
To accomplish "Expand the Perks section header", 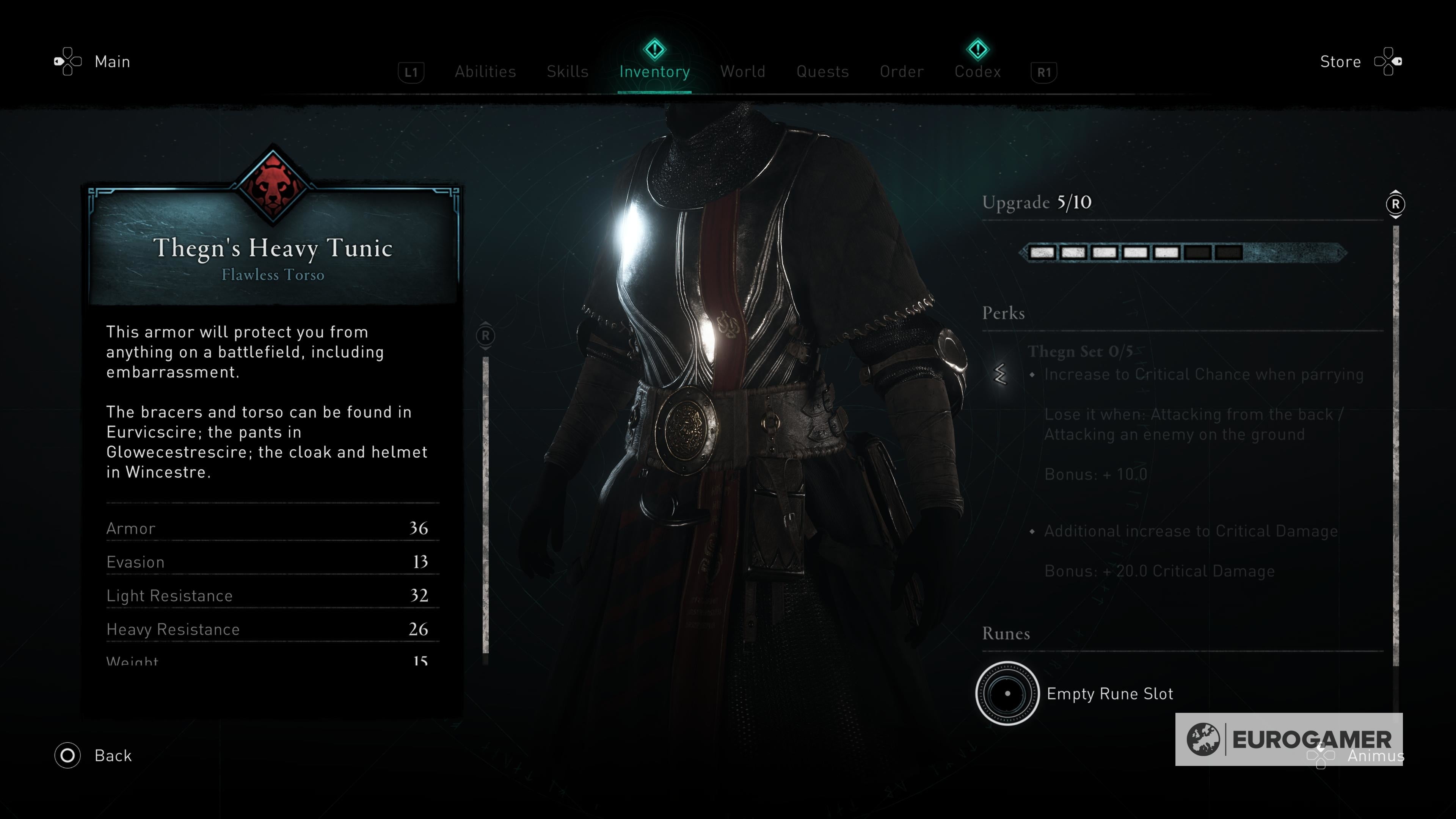I will tap(1003, 312).
